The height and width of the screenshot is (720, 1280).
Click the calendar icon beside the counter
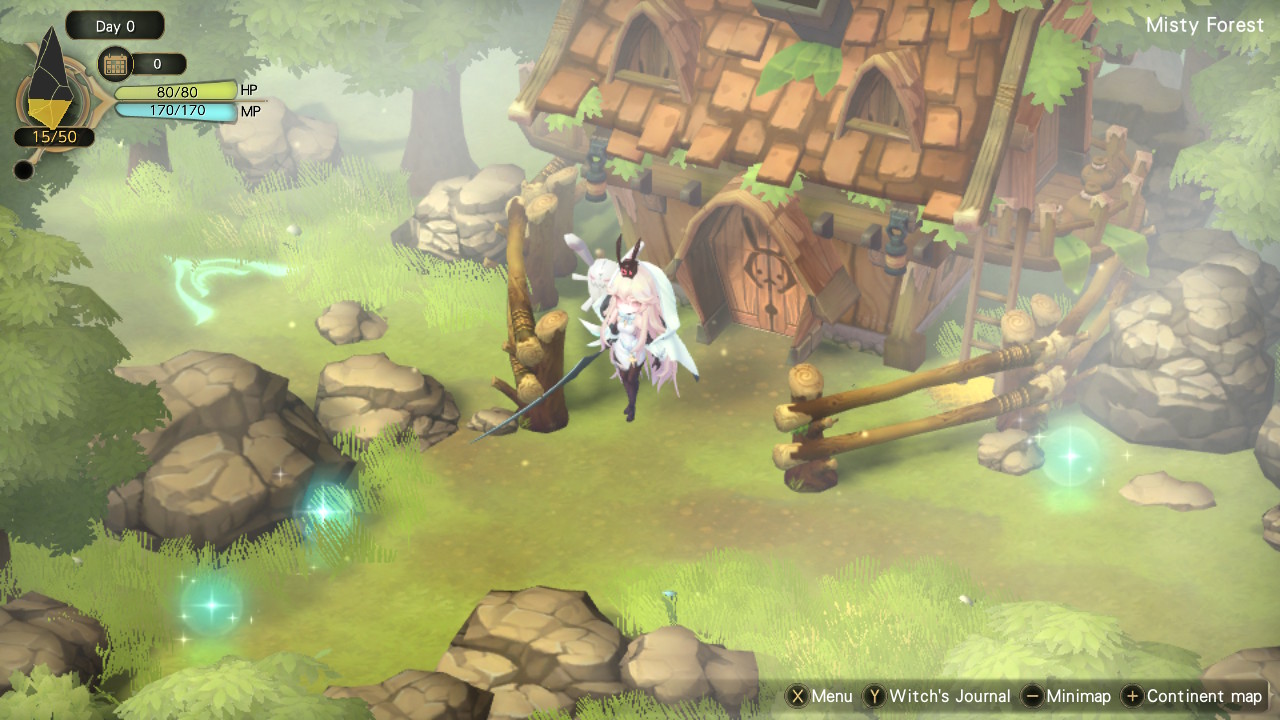pyautogui.click(x=115, y=64)
